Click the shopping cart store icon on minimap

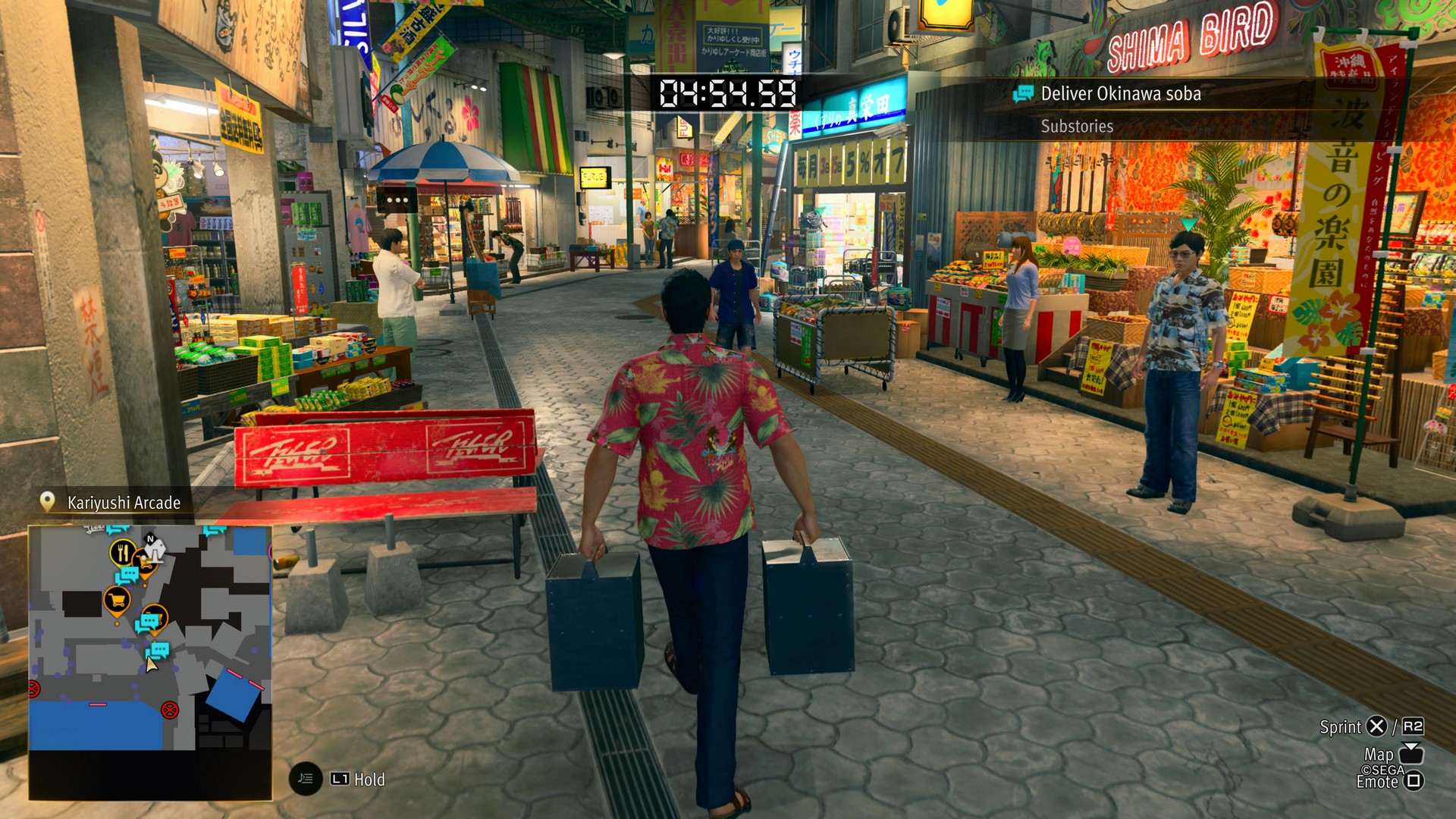[x=117, y=601]
